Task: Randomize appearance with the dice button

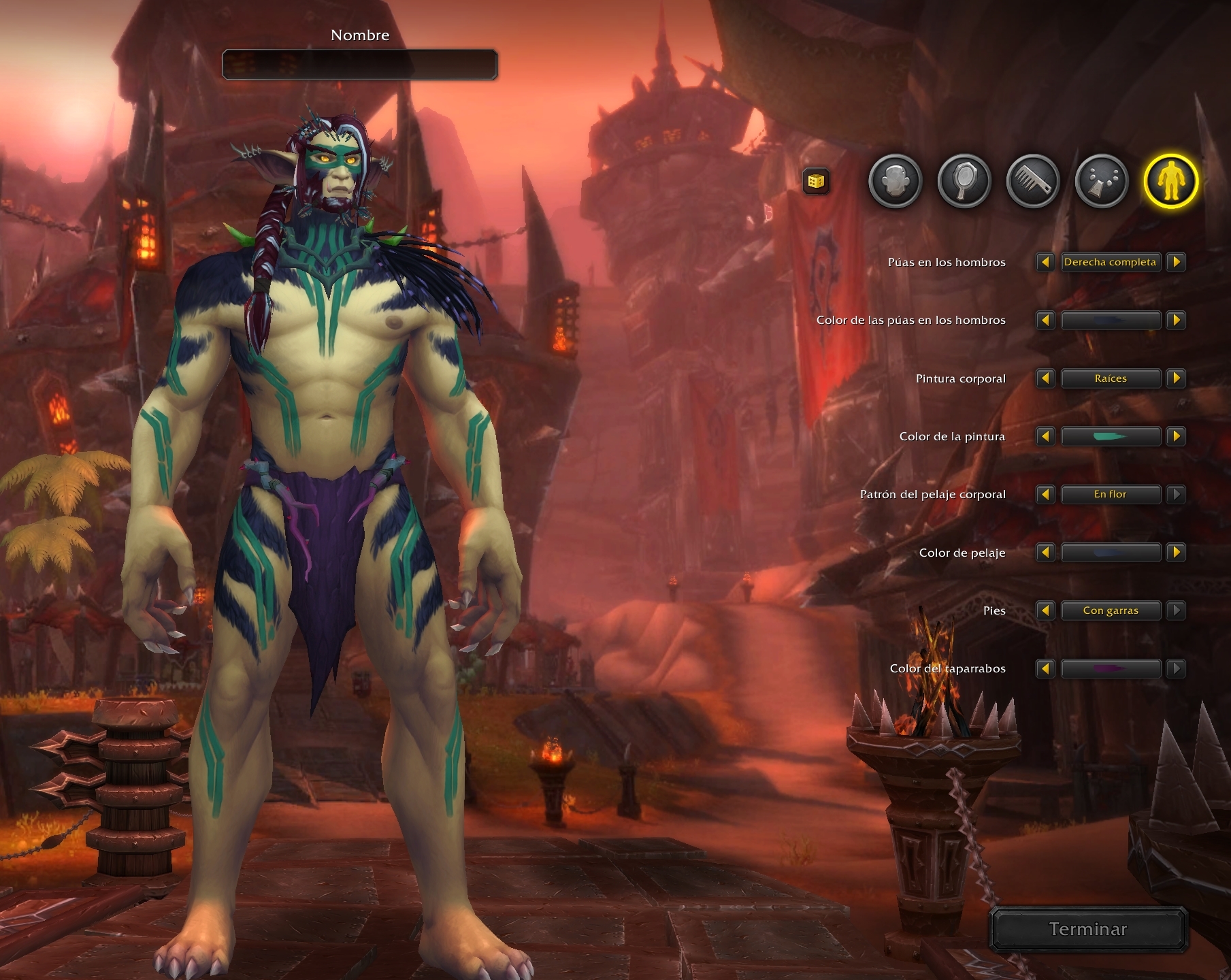Action: point(816,181)
